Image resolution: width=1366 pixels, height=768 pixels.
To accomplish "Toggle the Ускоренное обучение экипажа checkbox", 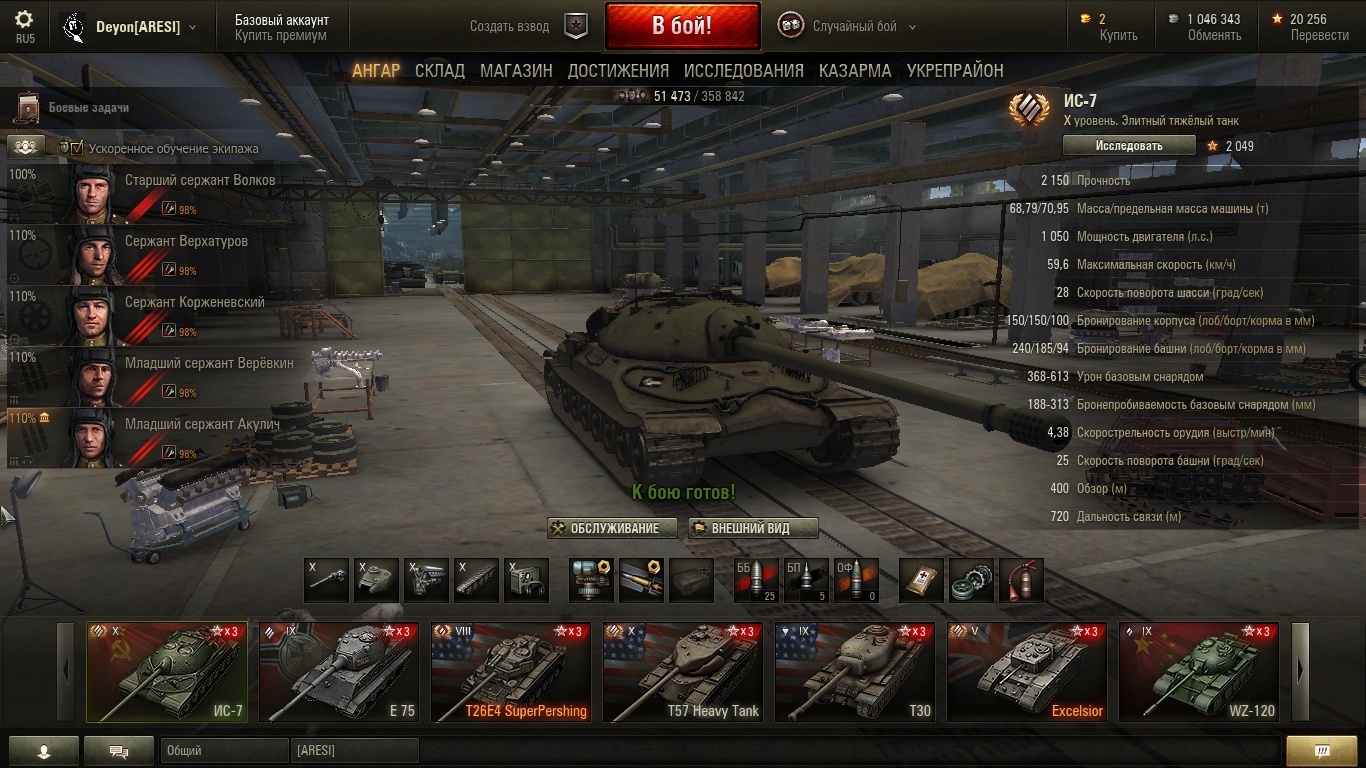I will [x=78, y=148].
